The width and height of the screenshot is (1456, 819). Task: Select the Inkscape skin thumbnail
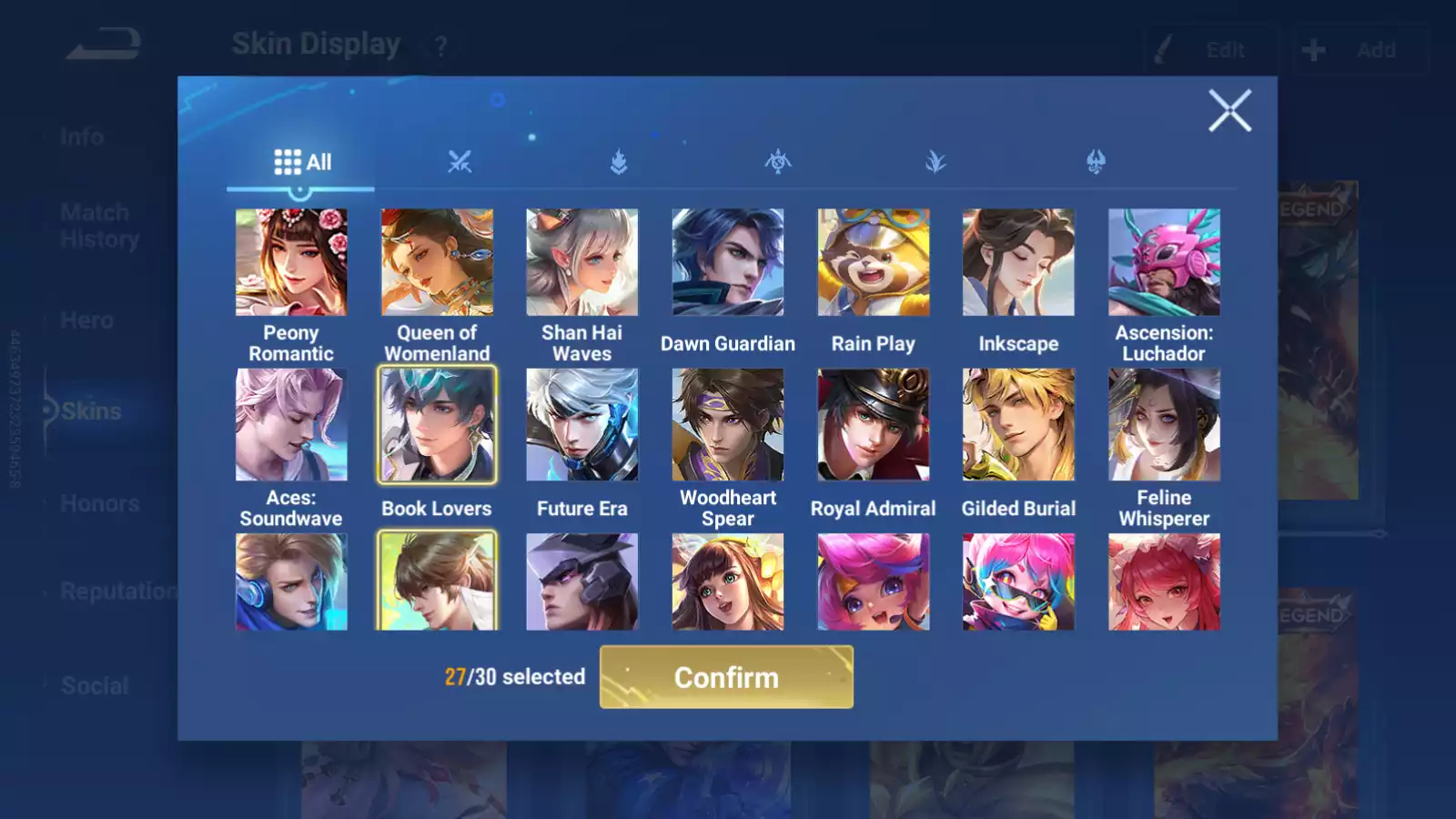pyautogui.click(x=1018, y=262)
